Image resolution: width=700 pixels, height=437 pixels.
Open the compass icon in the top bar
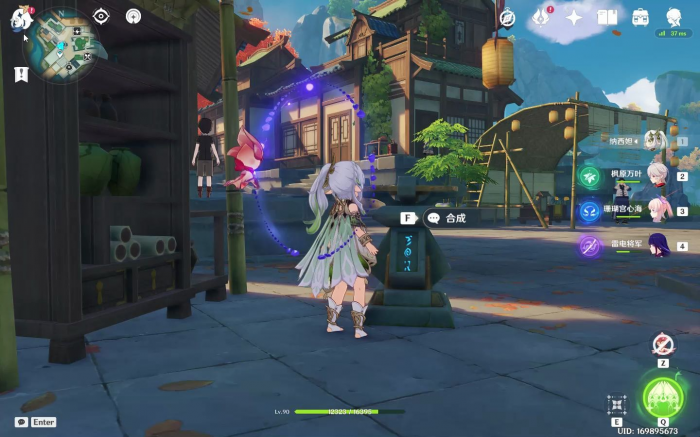pyautogui.click(x=507, y=18)
